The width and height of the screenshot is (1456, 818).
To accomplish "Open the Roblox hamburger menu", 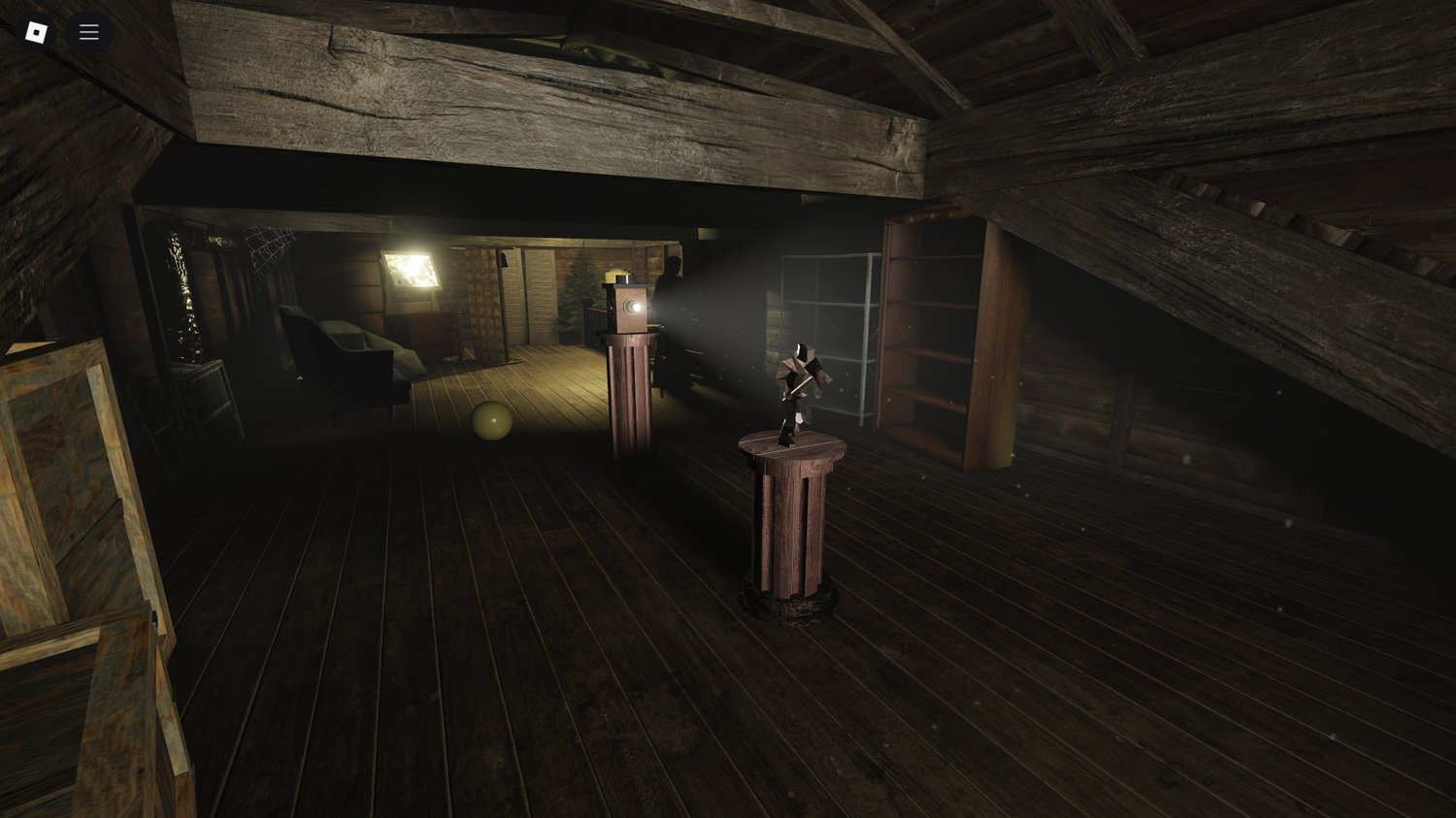I will (88, 31).
